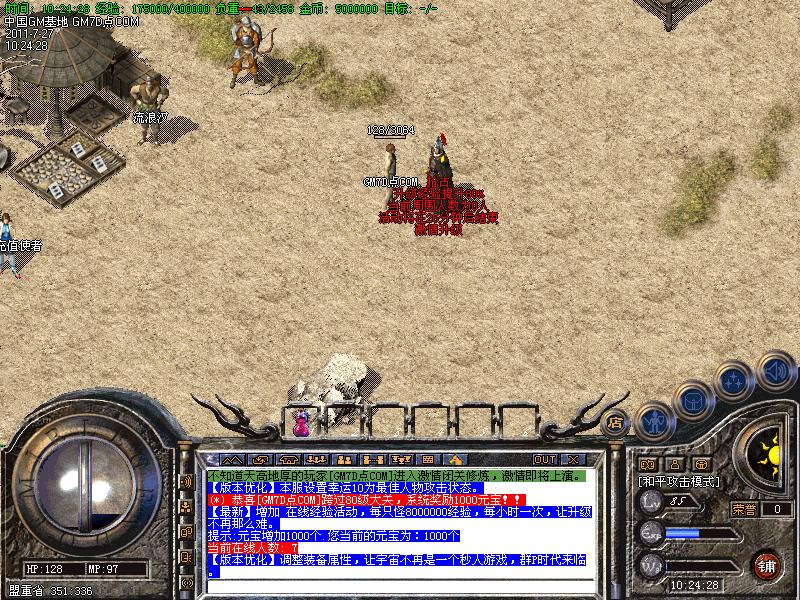Use the pink potion in the belt slot
Viewport: 800px width, 600px height.
pos(300,423)
